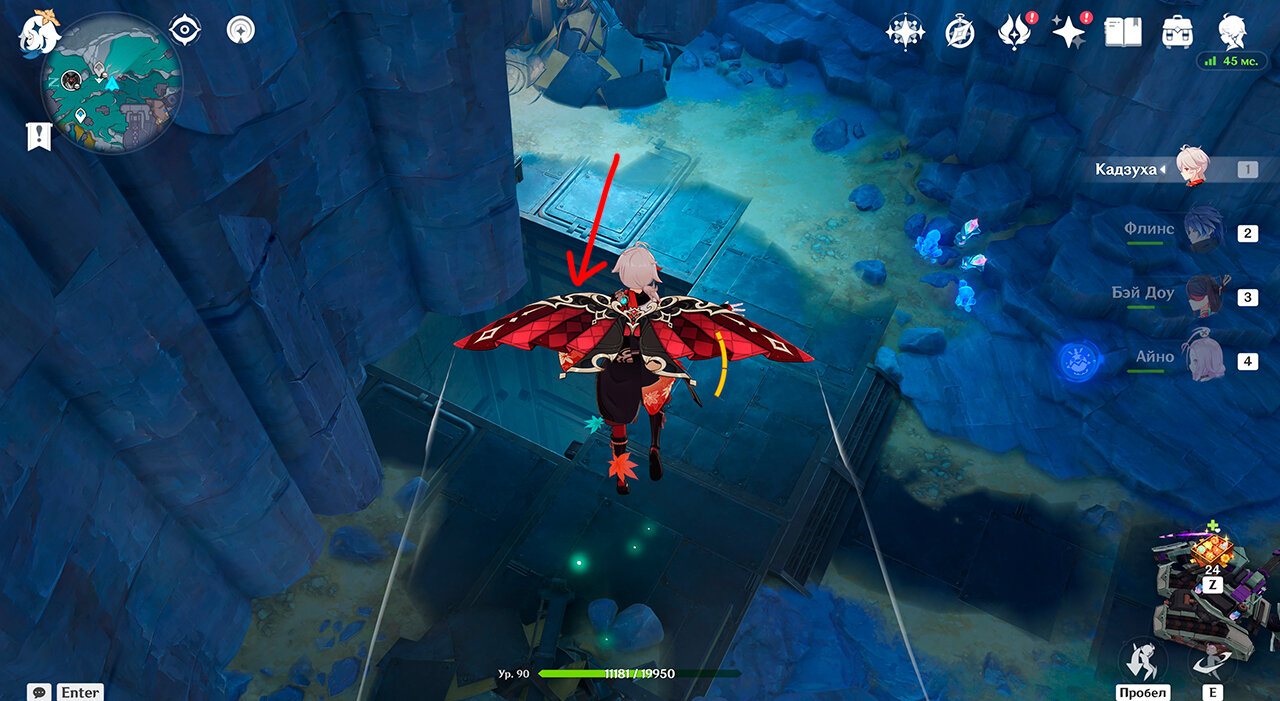The image size is (1280, 701).
Task: Open the open-book handbook icon
Action: coord(1122,33)
